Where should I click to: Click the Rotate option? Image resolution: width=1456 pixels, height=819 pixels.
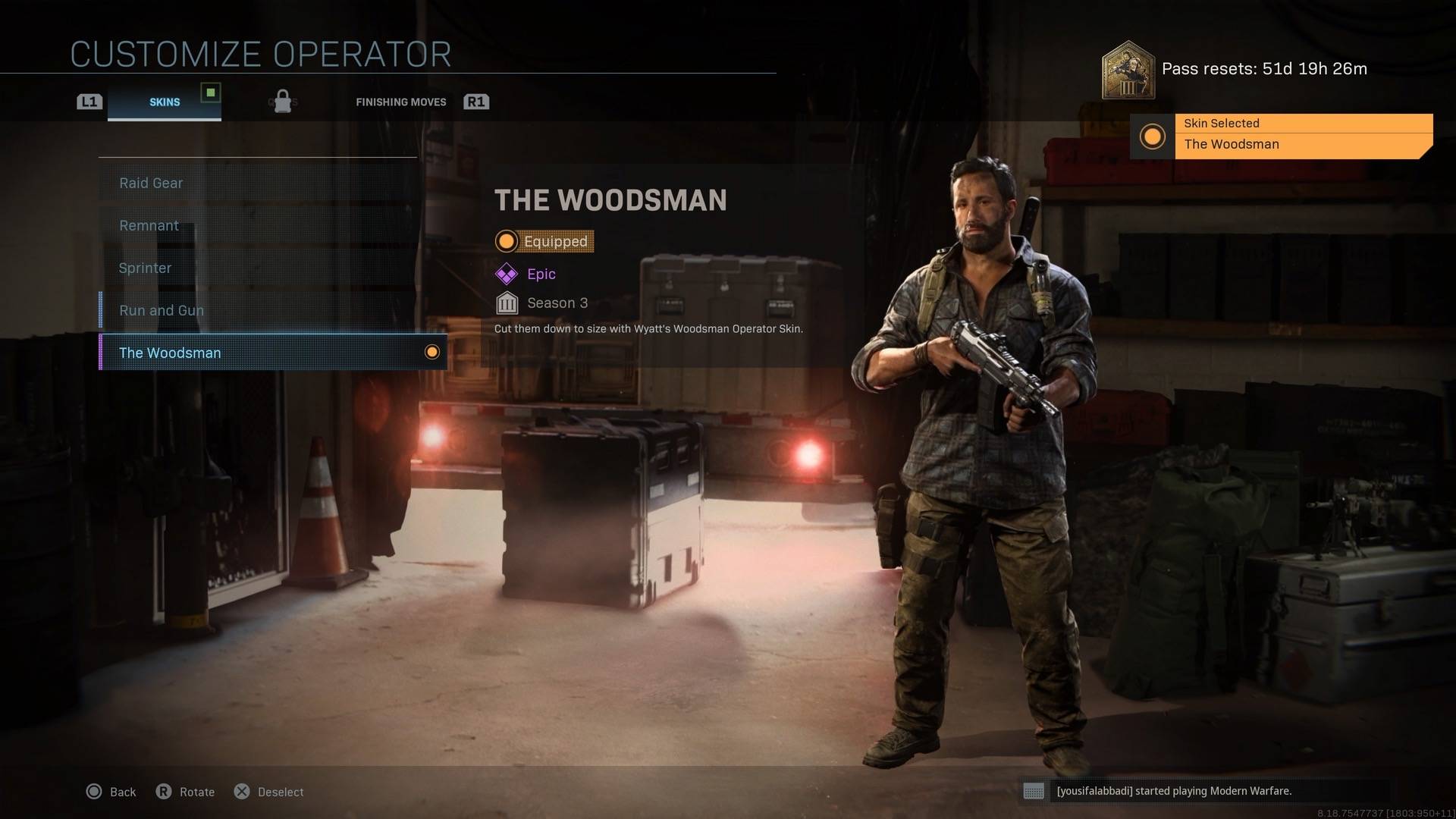186,792
